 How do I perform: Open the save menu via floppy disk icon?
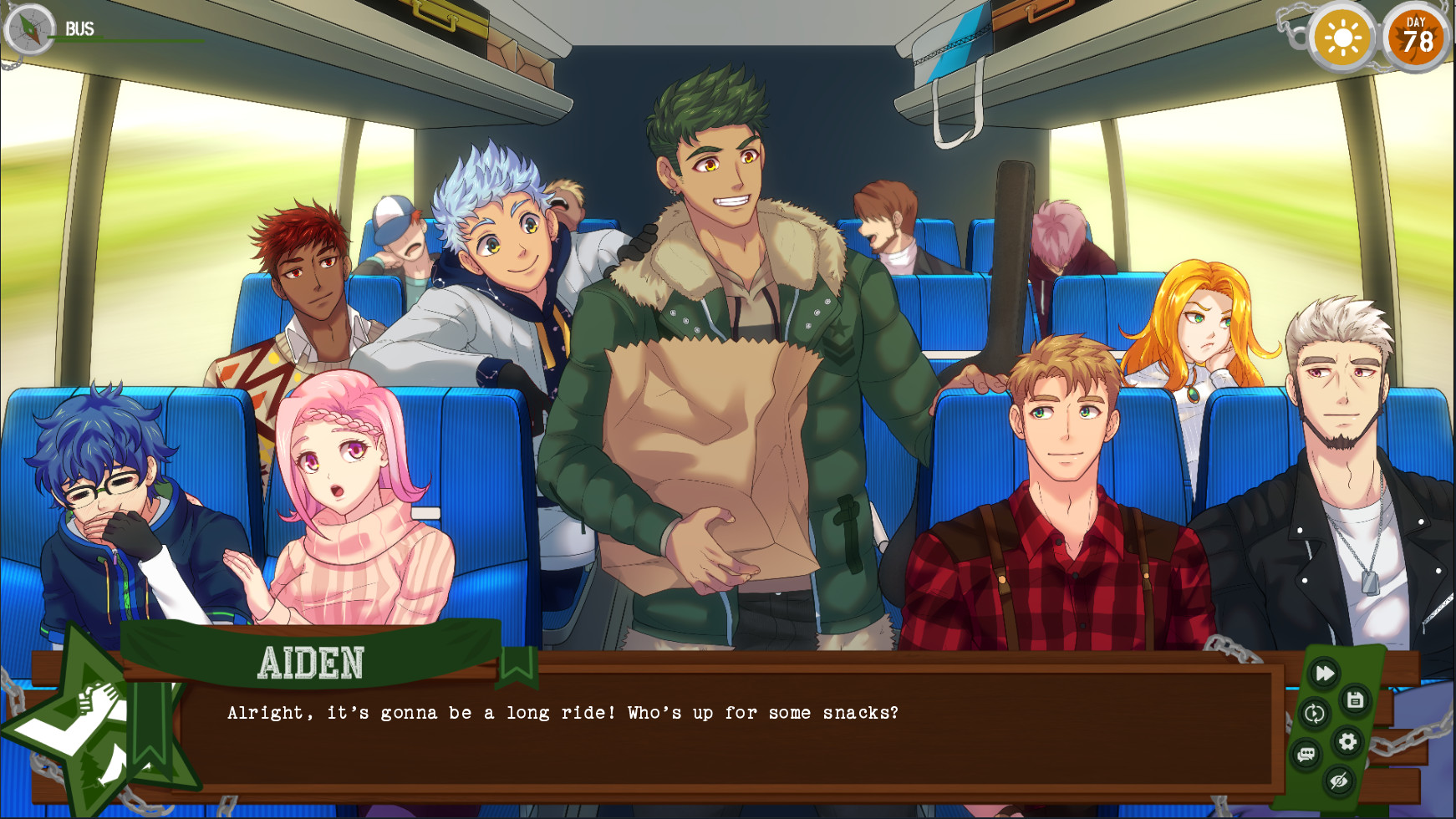pos(1353,699)
